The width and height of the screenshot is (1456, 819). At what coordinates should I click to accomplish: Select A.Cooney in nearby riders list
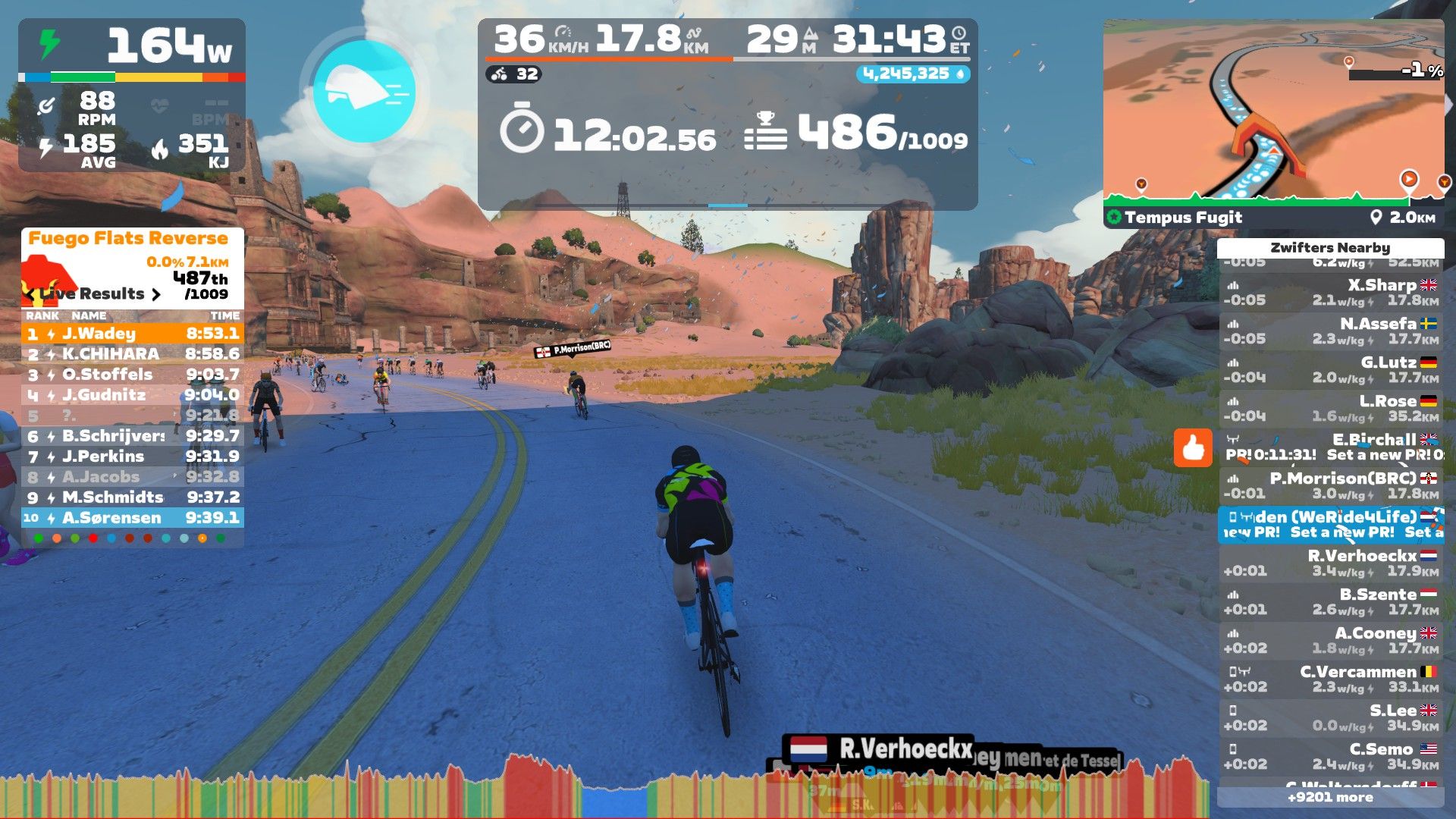click(1331, 641)
